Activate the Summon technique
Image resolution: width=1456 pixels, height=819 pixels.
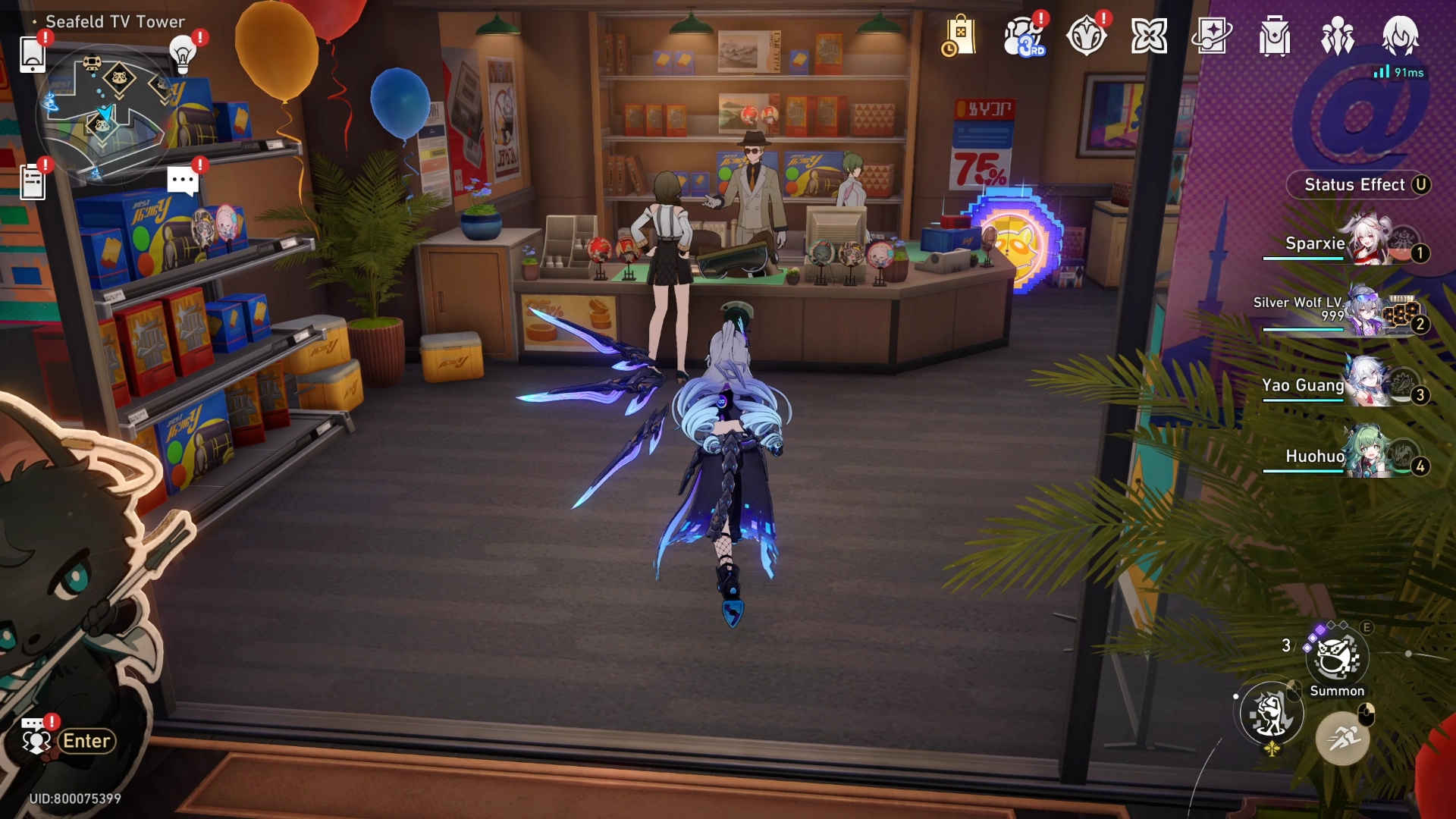(x=1337, y=657)
